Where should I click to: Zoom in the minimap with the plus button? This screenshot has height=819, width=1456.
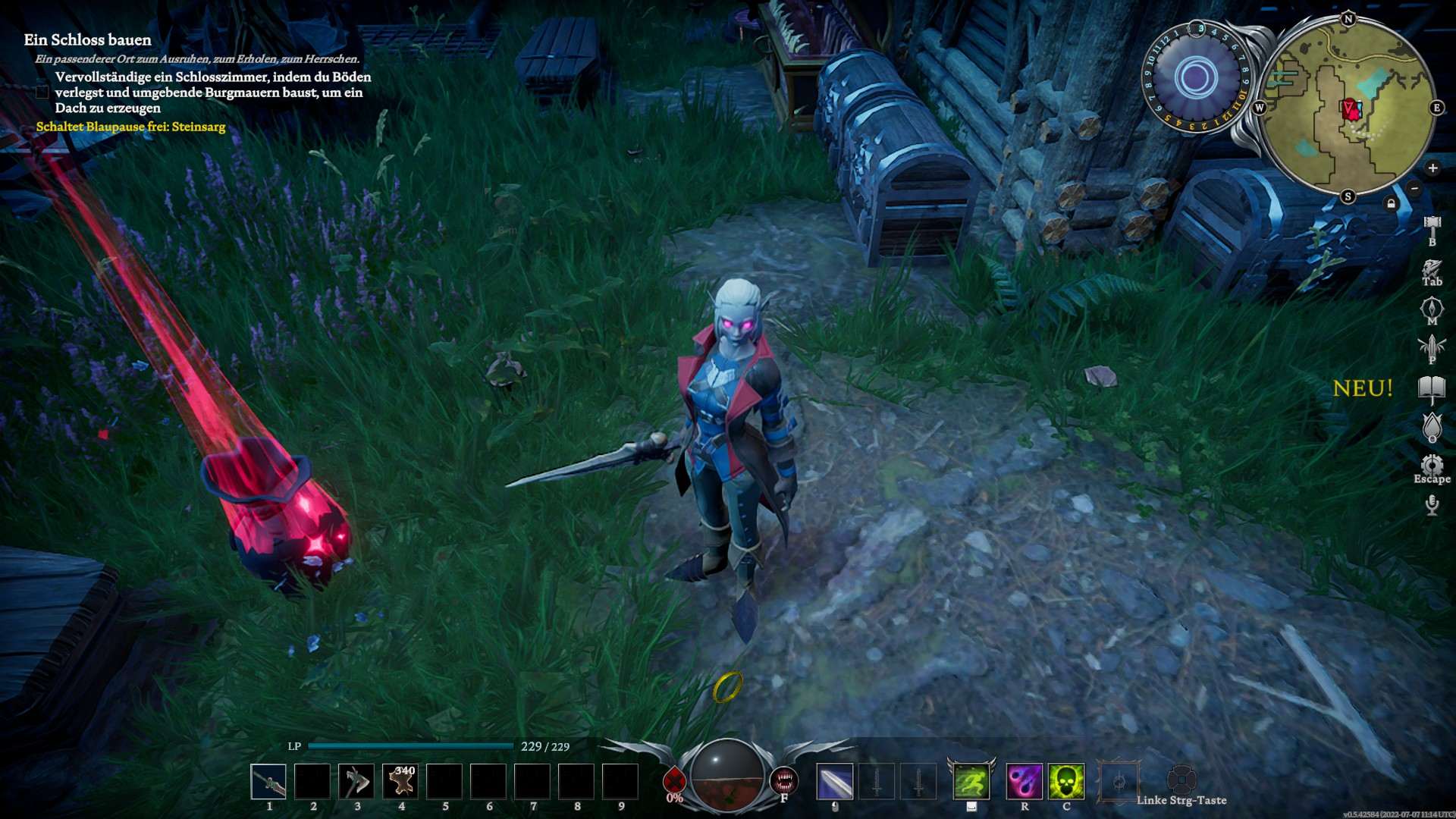coord(1432,168)
